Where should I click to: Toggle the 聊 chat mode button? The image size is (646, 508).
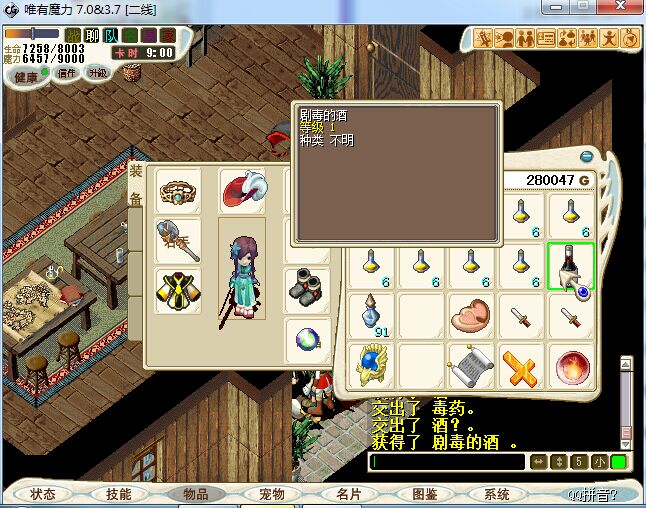coord(92,35)
